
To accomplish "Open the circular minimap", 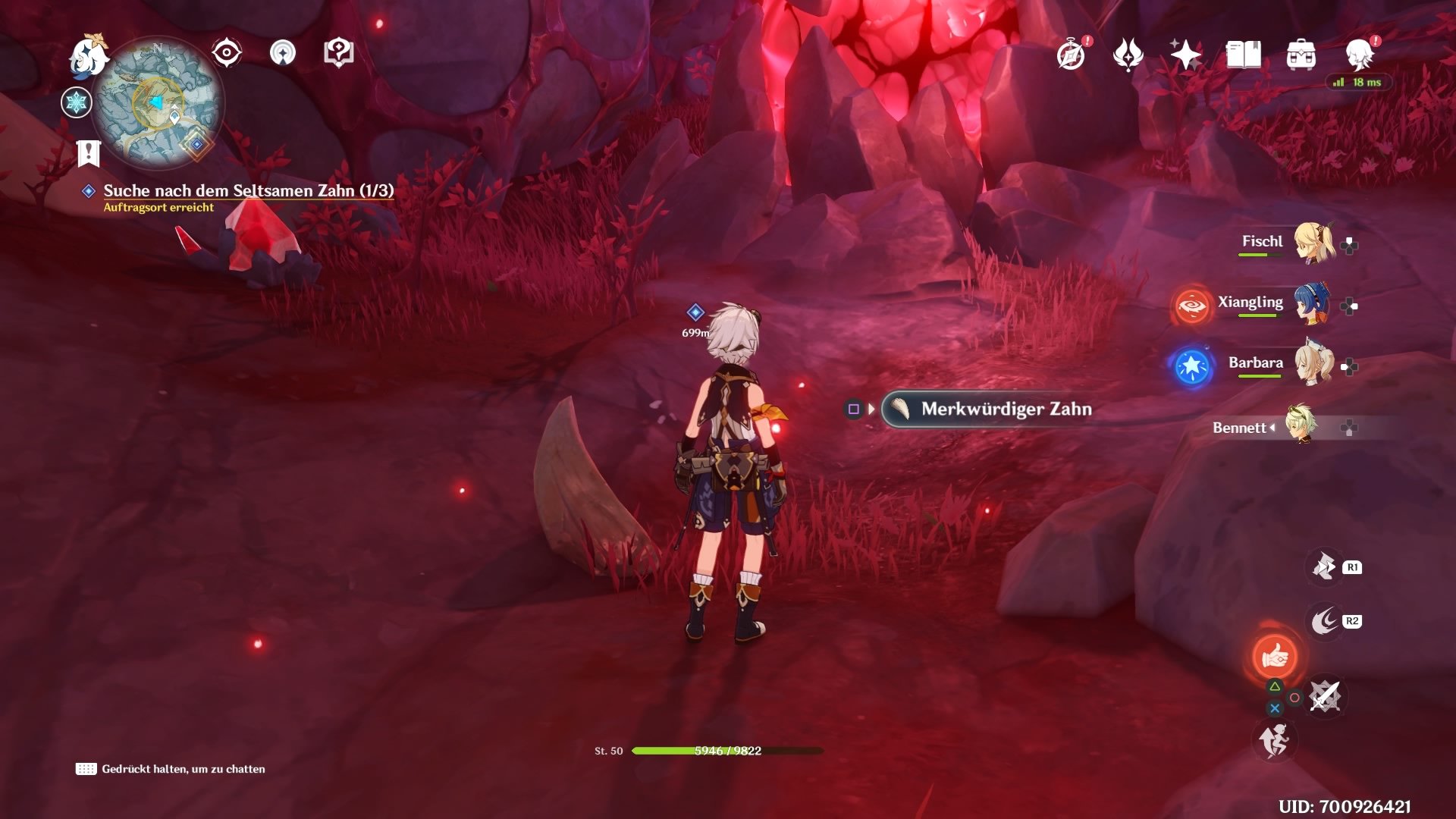I will pos(159,104).
